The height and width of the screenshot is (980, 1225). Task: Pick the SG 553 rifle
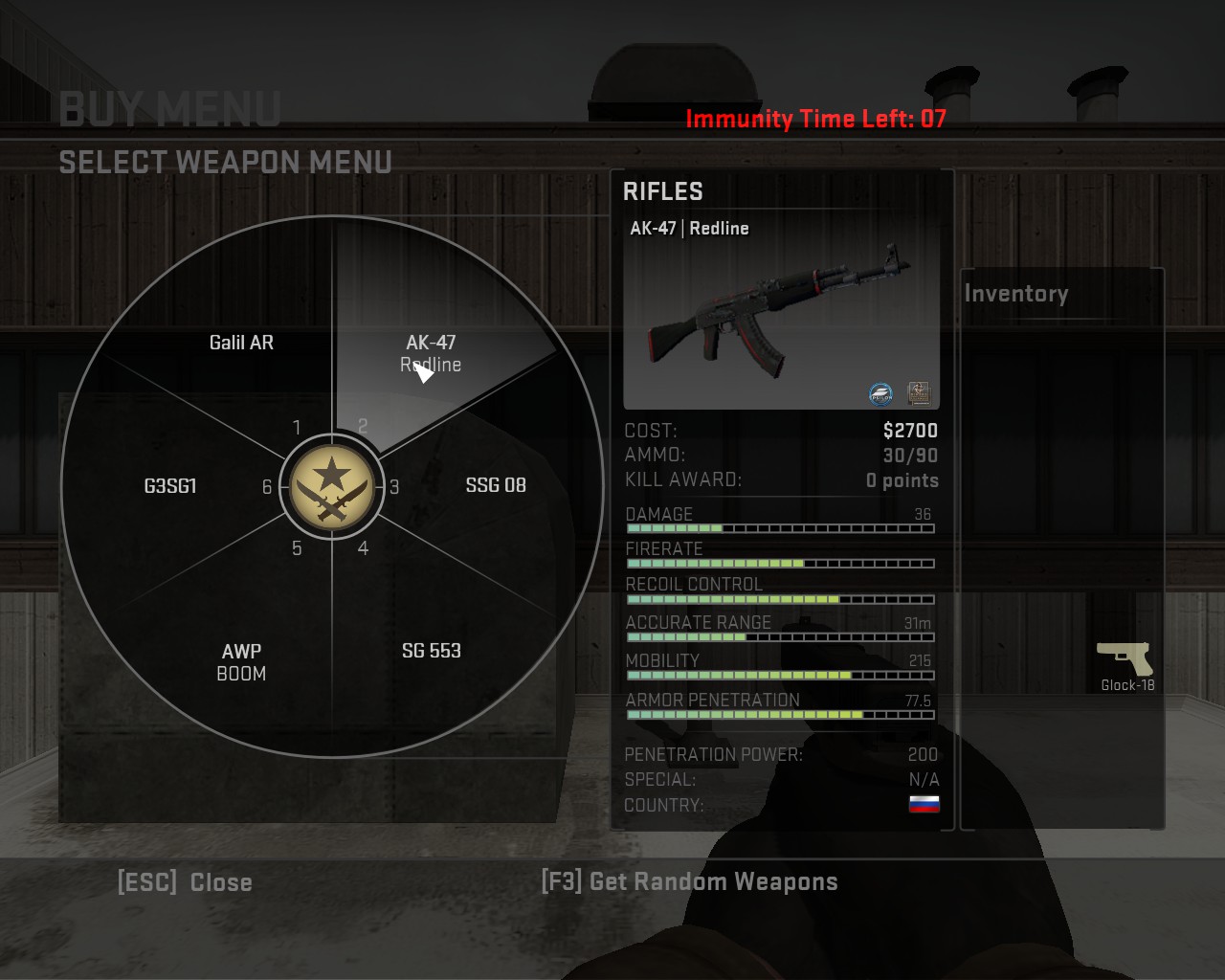click(431, 651)
